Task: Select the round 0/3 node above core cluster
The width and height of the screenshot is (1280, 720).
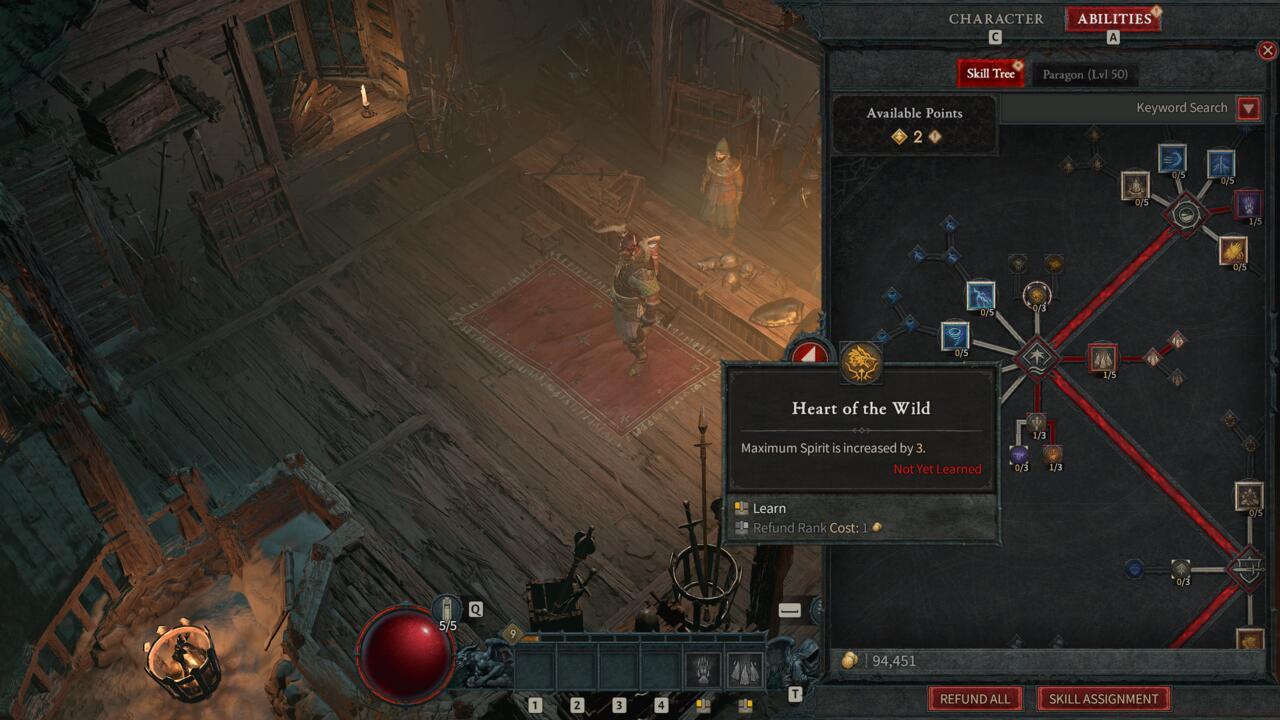Action: (x=1037, y=294)
